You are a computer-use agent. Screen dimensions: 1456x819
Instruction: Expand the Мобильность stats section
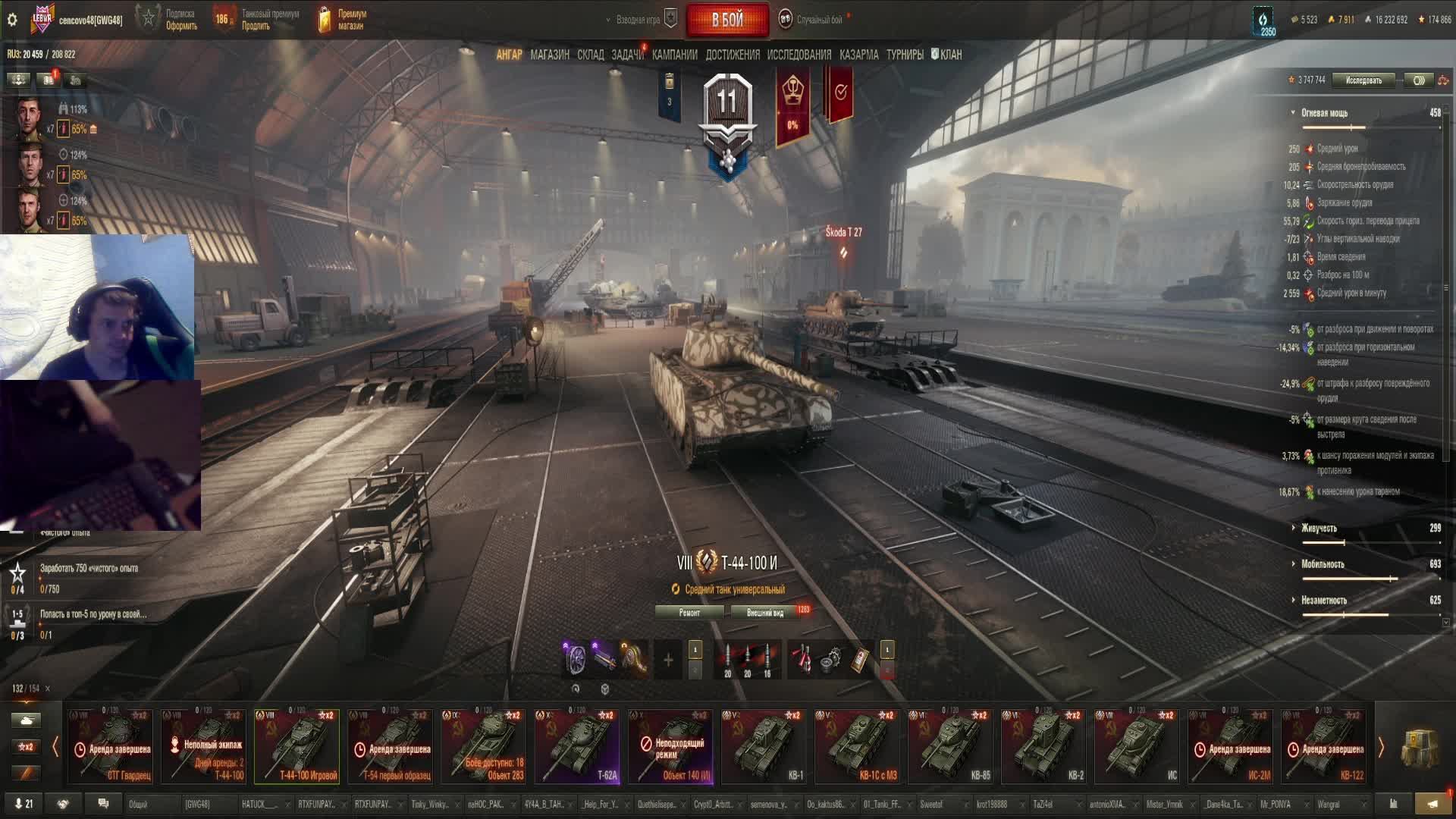(x=1322, y=564)
